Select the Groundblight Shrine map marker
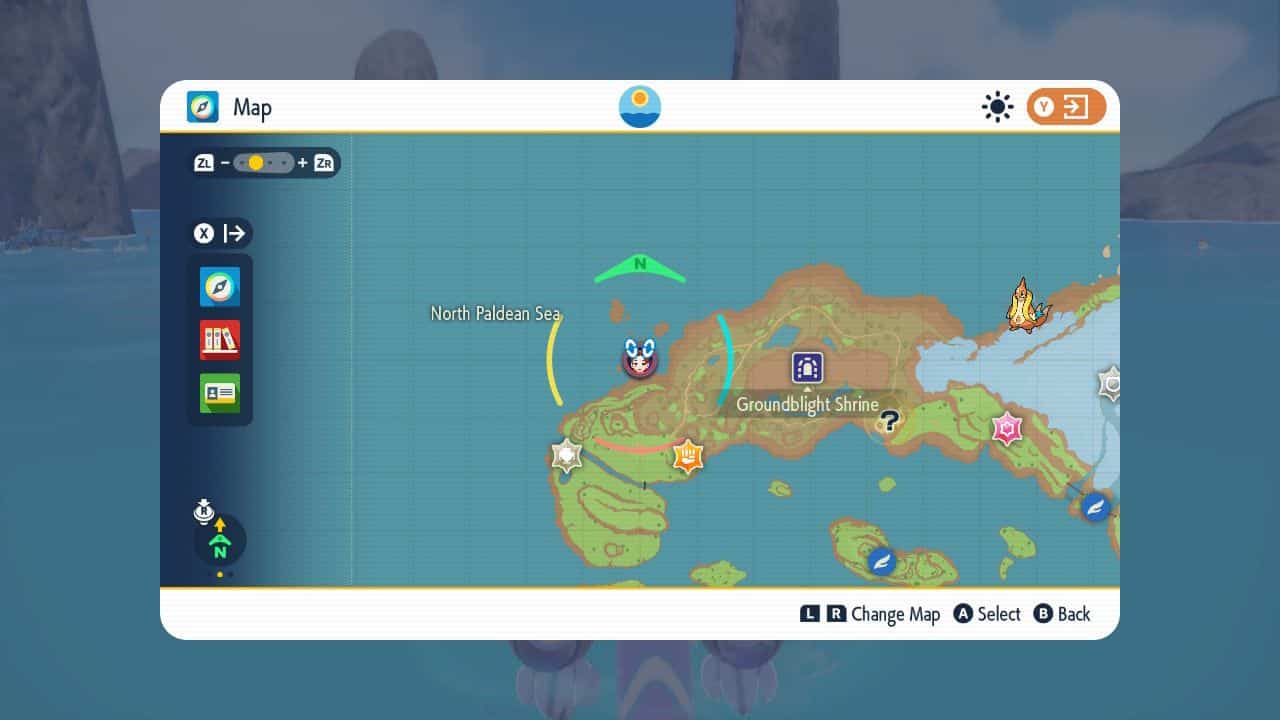1280x720 pixels. click(x=807, y=367)
